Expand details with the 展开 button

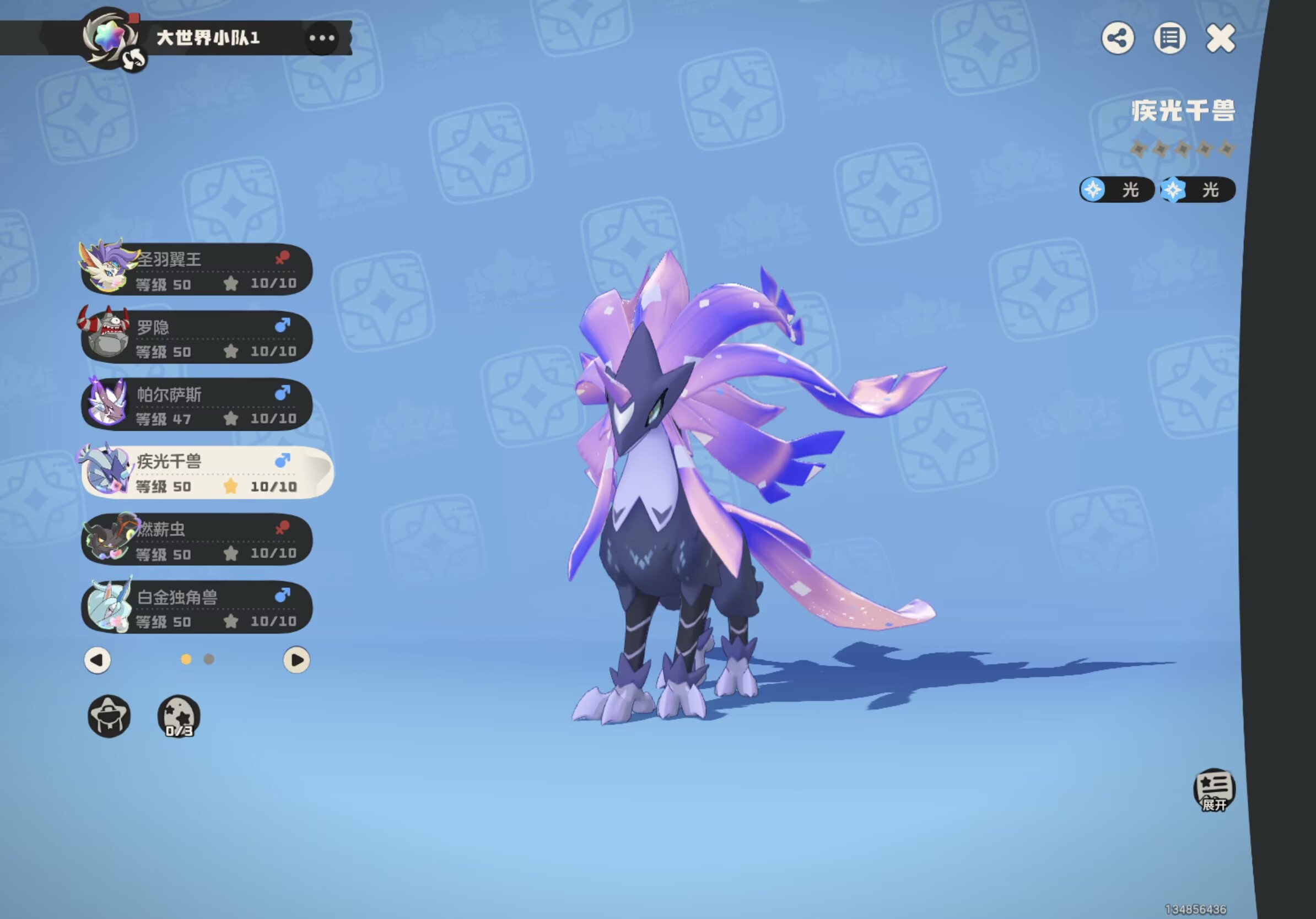[1214, 790]
